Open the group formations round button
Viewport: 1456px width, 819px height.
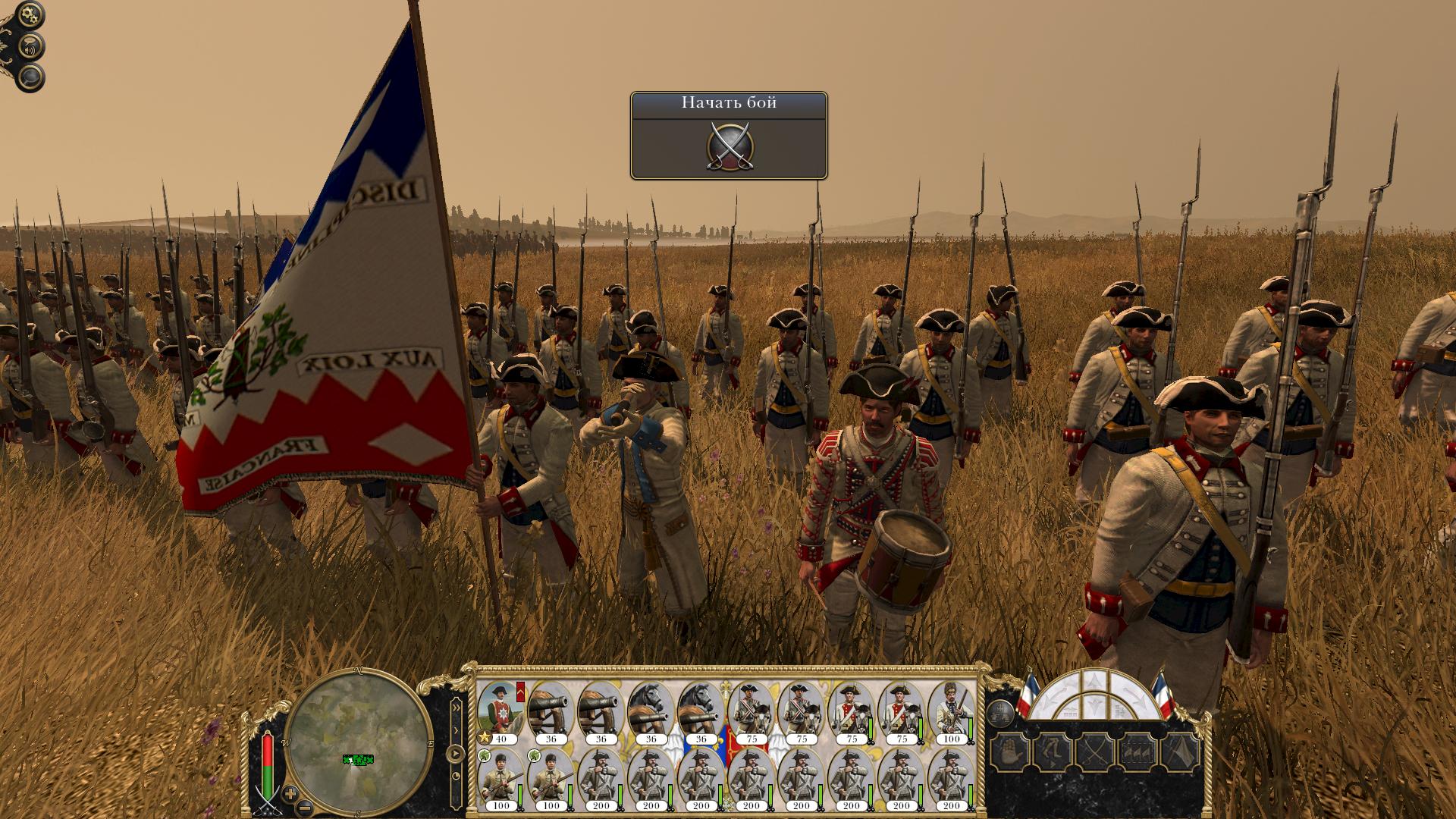(1000, 714)
